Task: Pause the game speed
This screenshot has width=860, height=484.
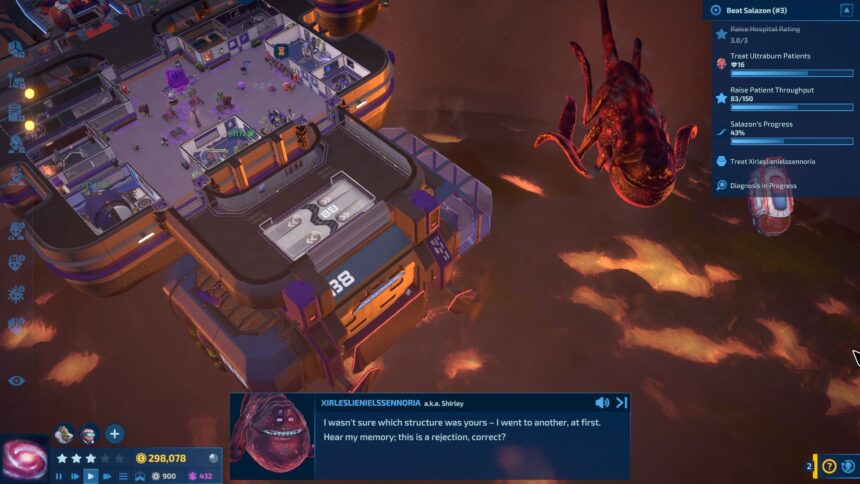Action: tap(59, 476)
